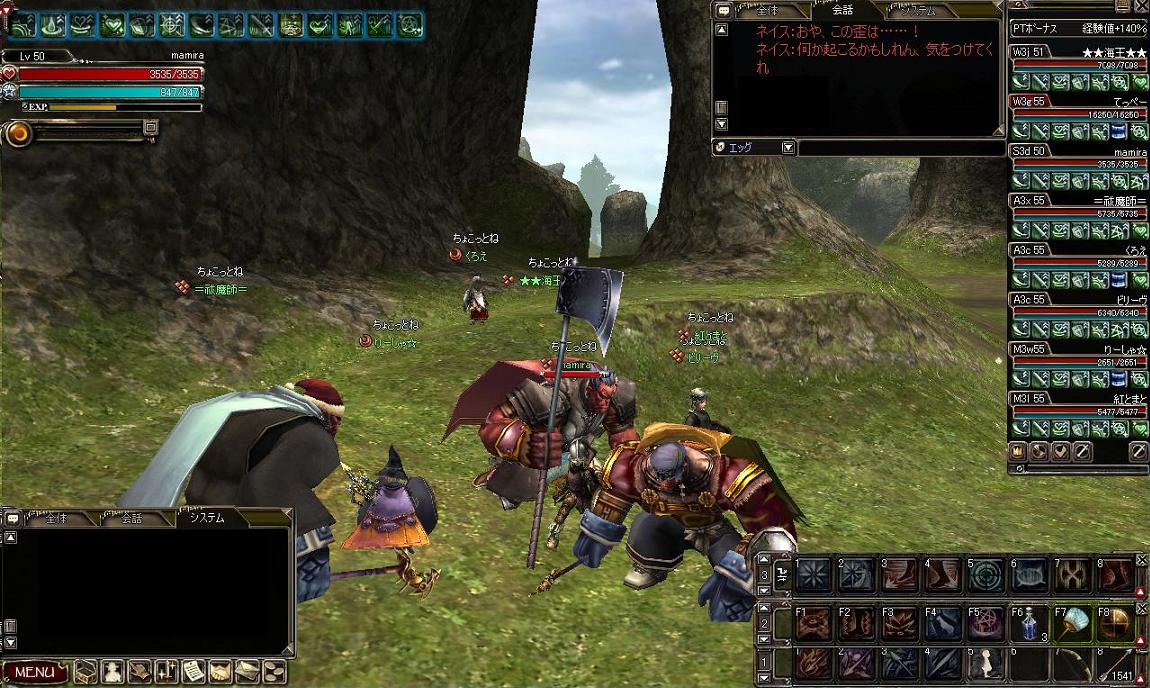The image size is (1150, 688).
Task: Switch lower chat to 全体 tab
Action: point(56,518)
